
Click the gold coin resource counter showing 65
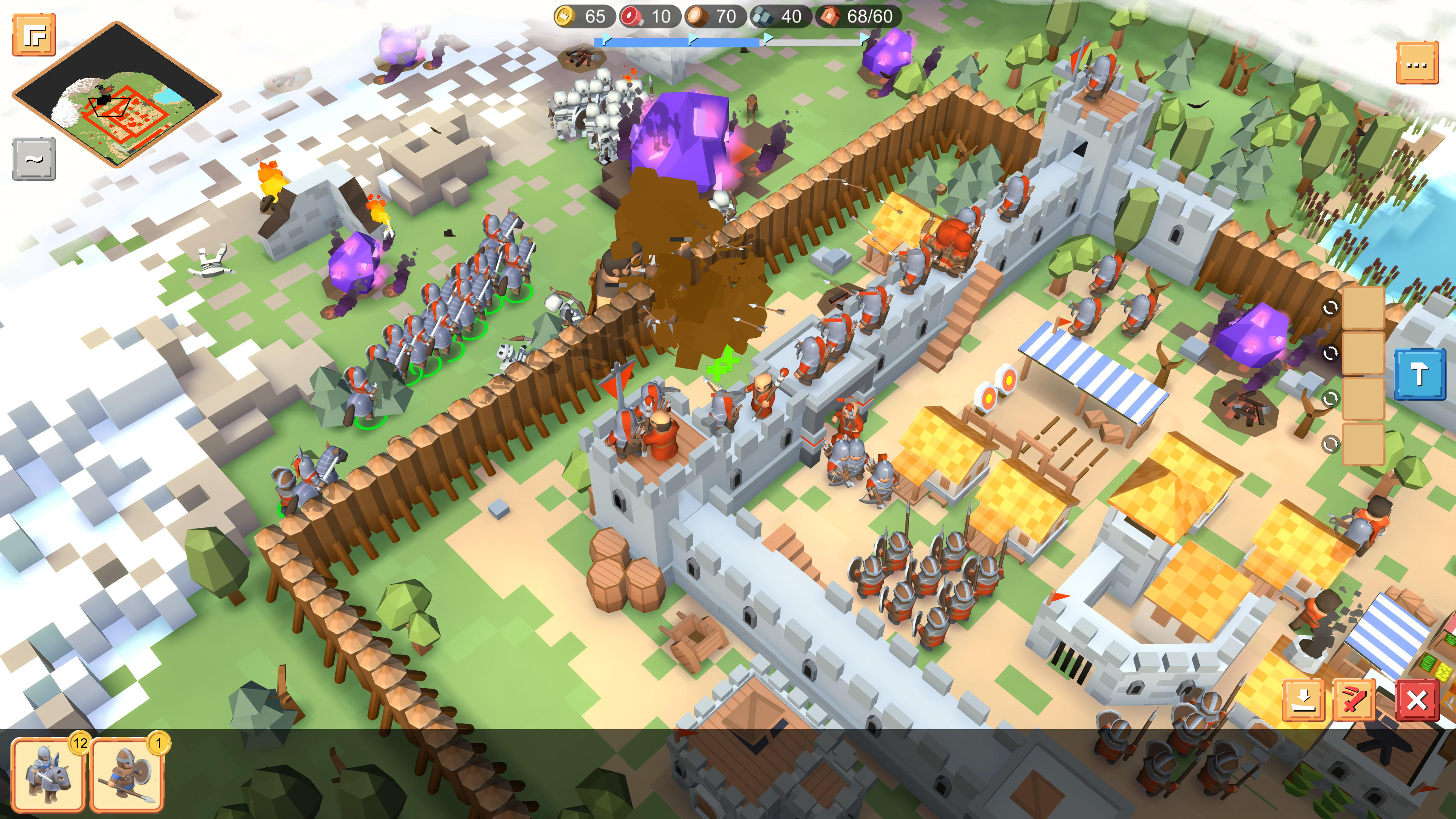(582, 17)
